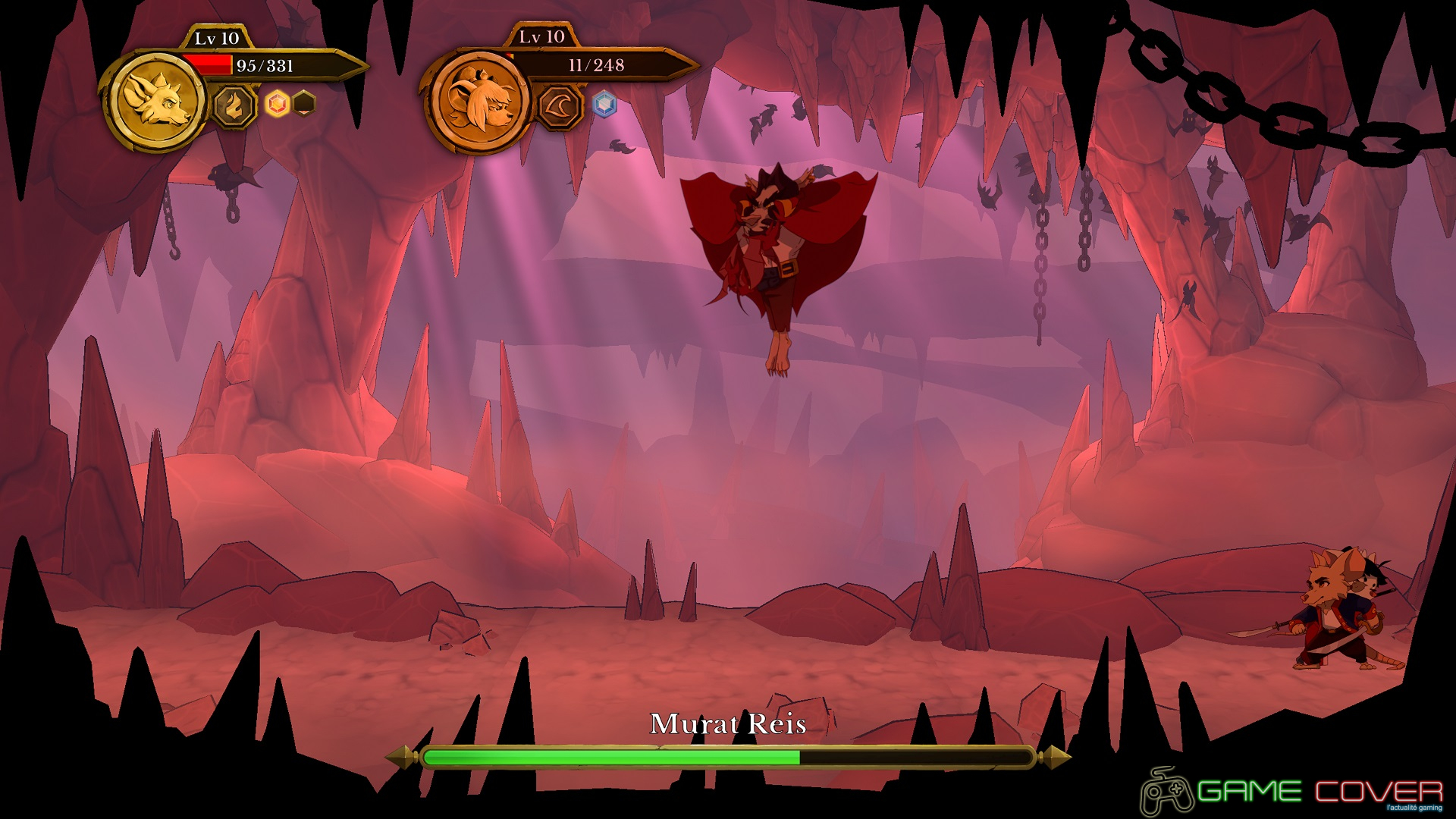This screenshot has height=819, width=1456.
Task: Select the gold fox character portrait
Action: pyautogui.click(x=157, y=102)
